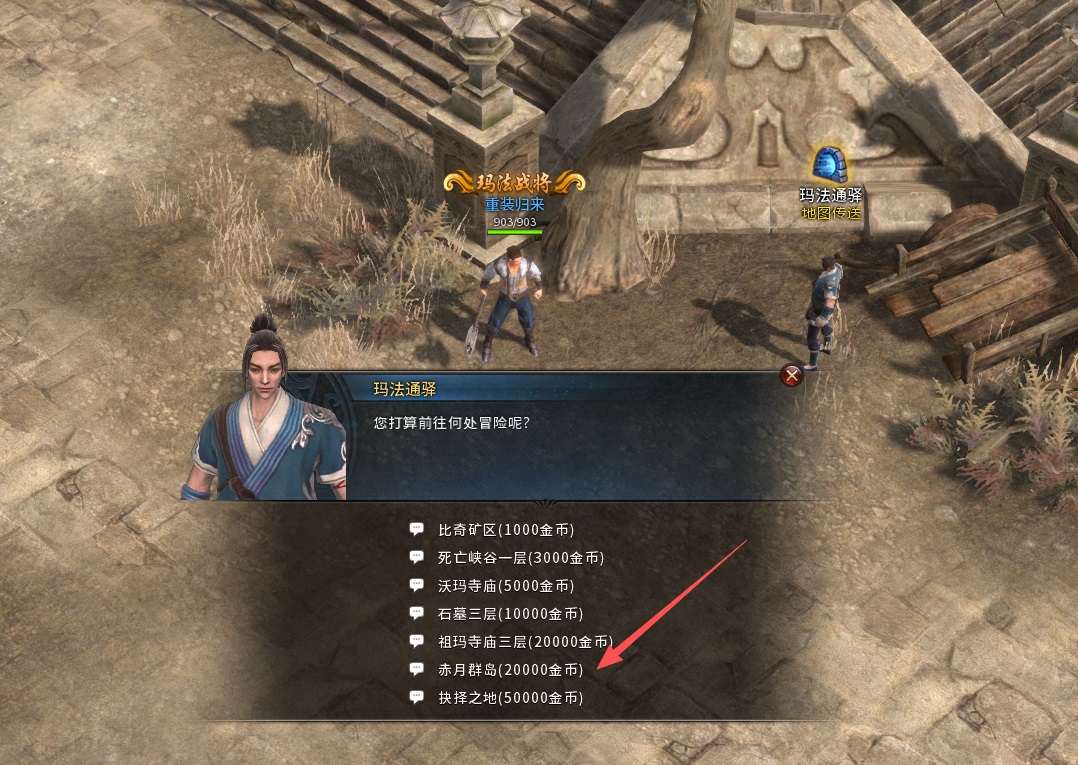Select 死亡峡谷一层 teleport option

coord(521,557)
